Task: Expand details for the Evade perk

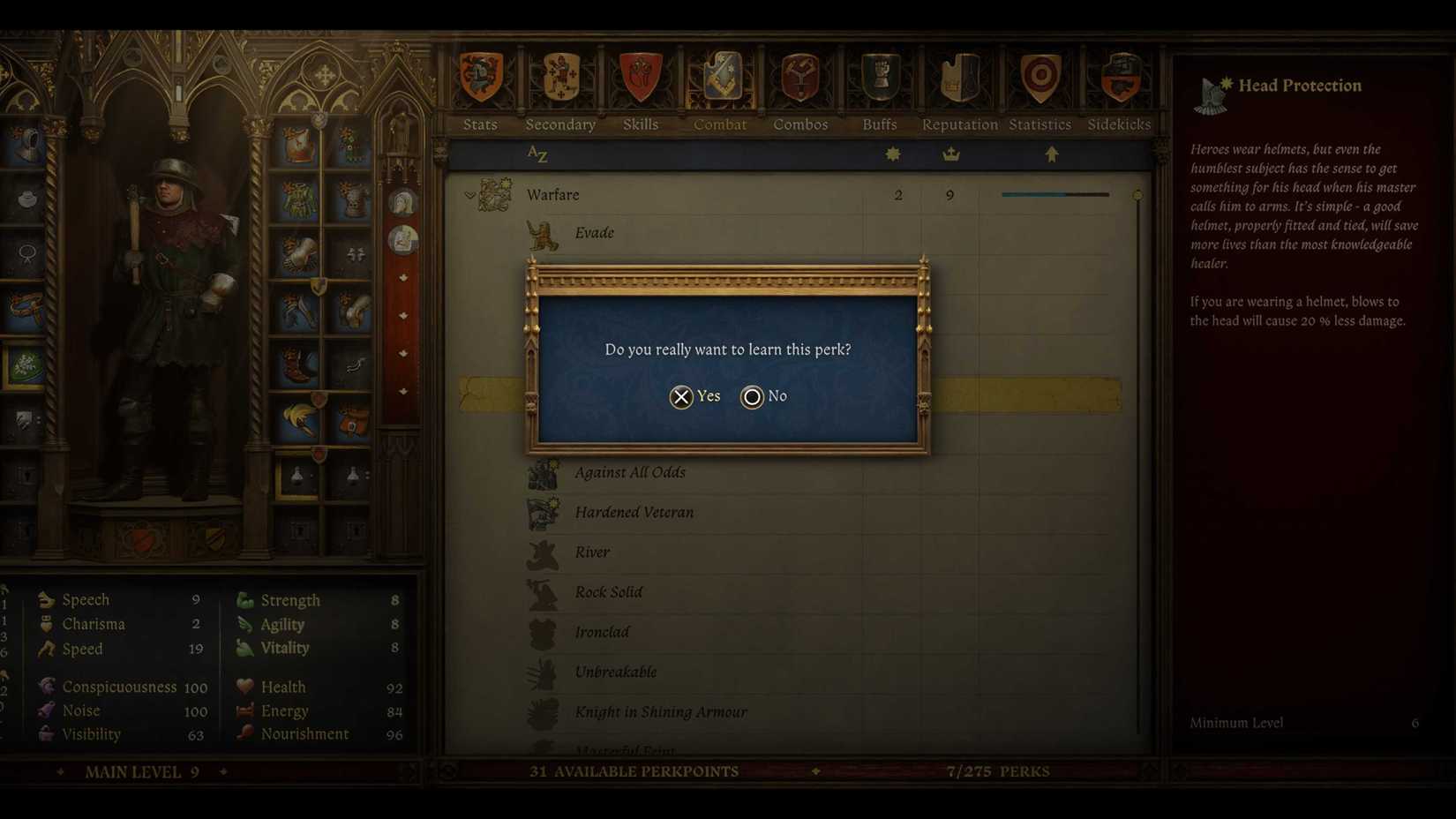Action: 595,232
